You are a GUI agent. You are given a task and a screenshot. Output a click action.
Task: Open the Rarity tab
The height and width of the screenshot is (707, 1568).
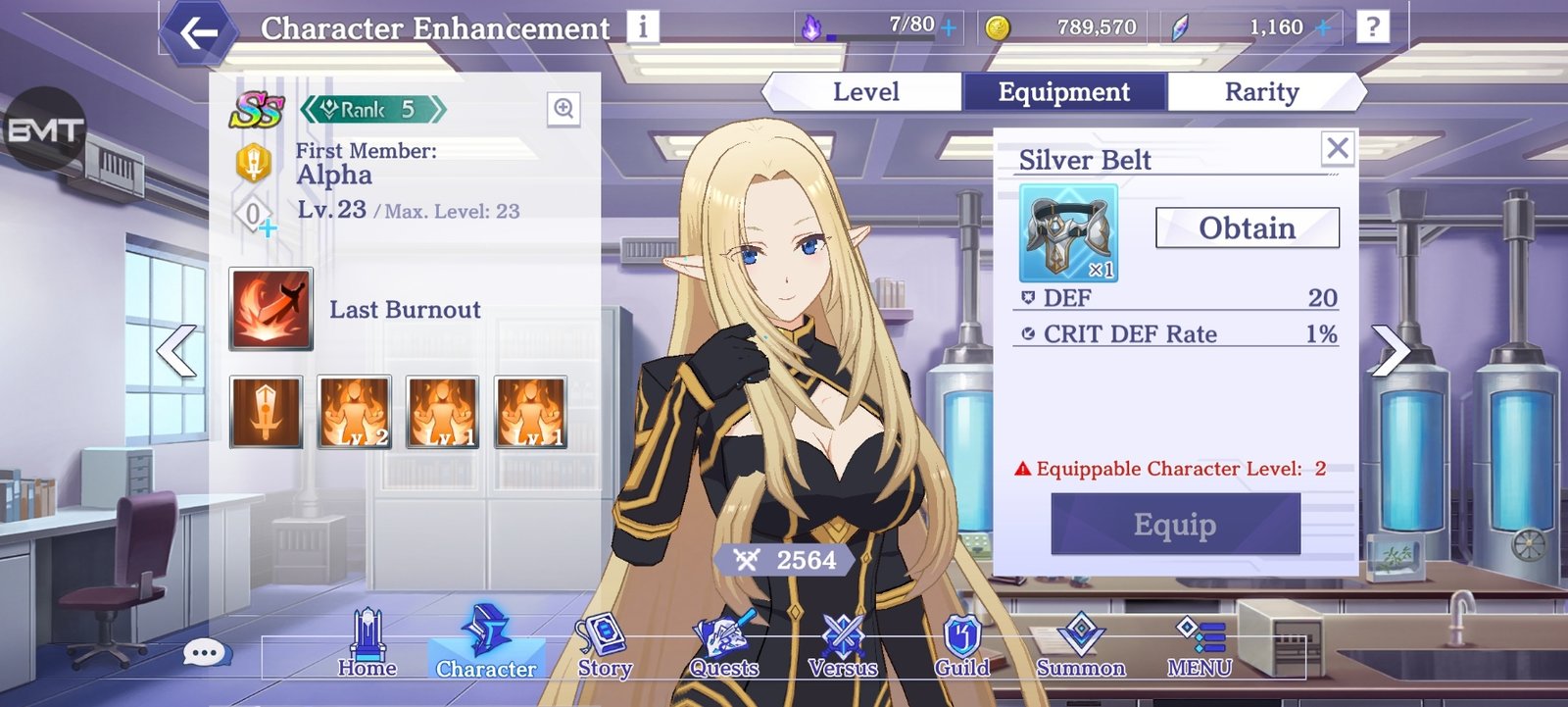1262,91
